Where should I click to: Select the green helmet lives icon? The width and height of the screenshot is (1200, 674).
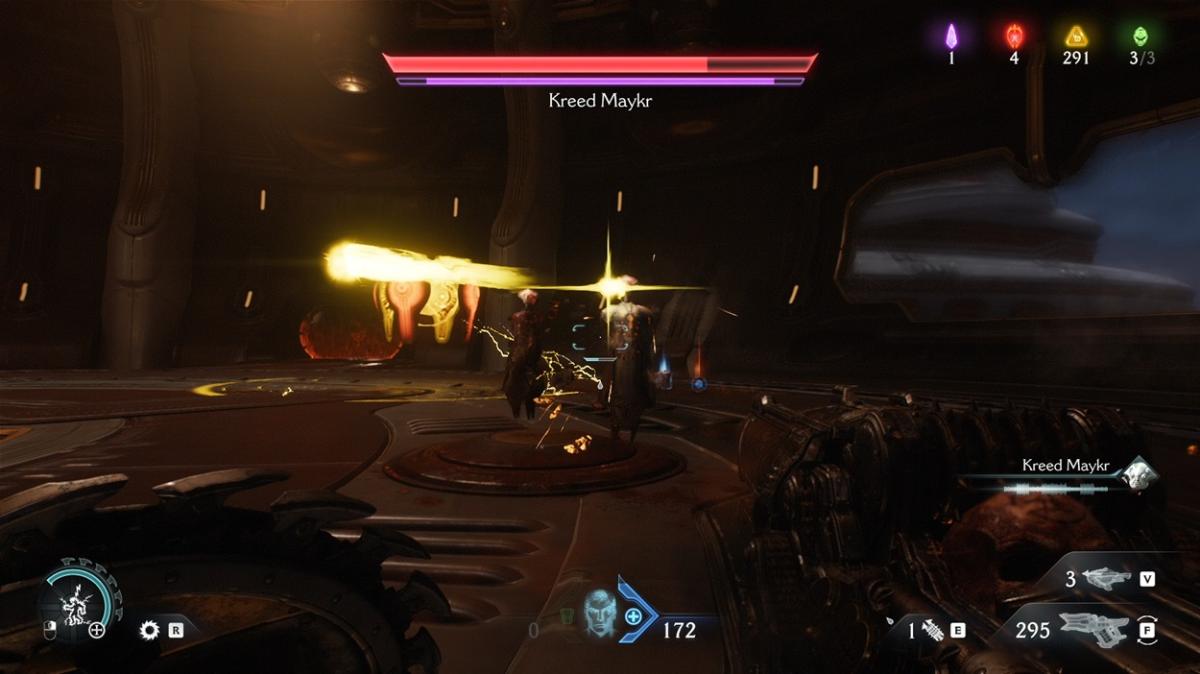(x=1141, y=37)
